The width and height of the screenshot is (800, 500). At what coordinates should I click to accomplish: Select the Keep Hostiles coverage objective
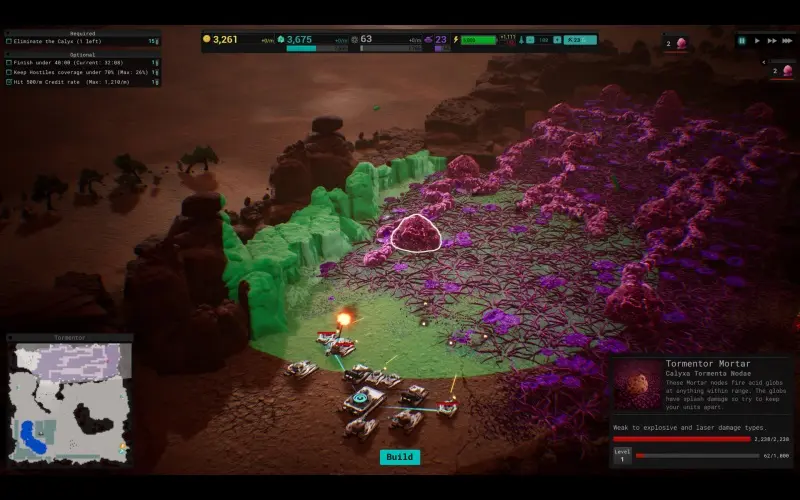pyautogui.click(x=80, y=72)
